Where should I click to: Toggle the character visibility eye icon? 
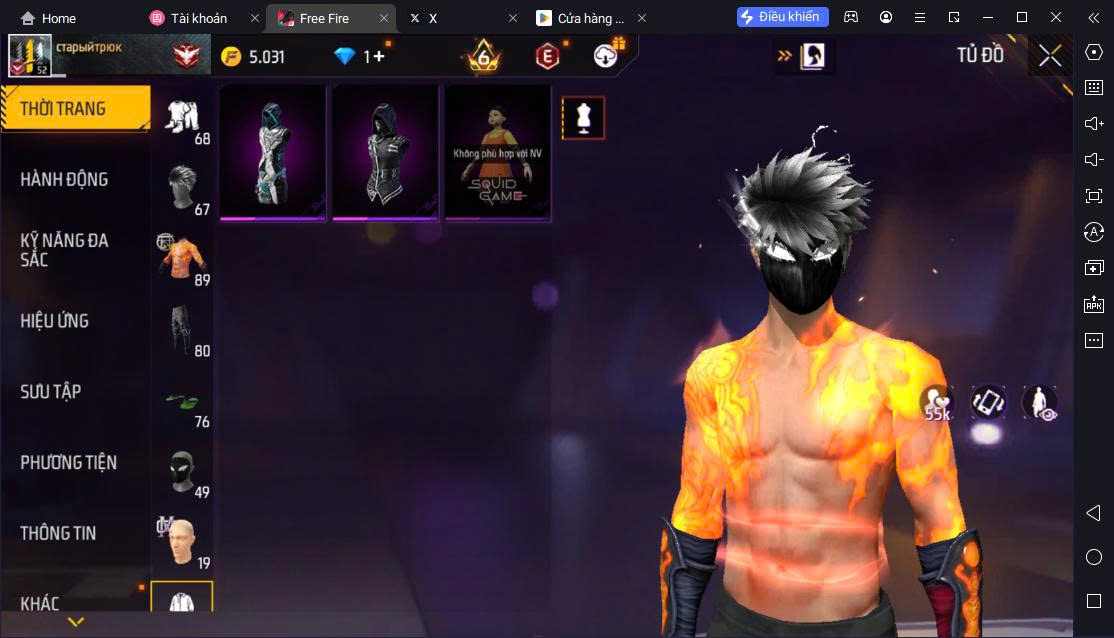coord(1040,403)
